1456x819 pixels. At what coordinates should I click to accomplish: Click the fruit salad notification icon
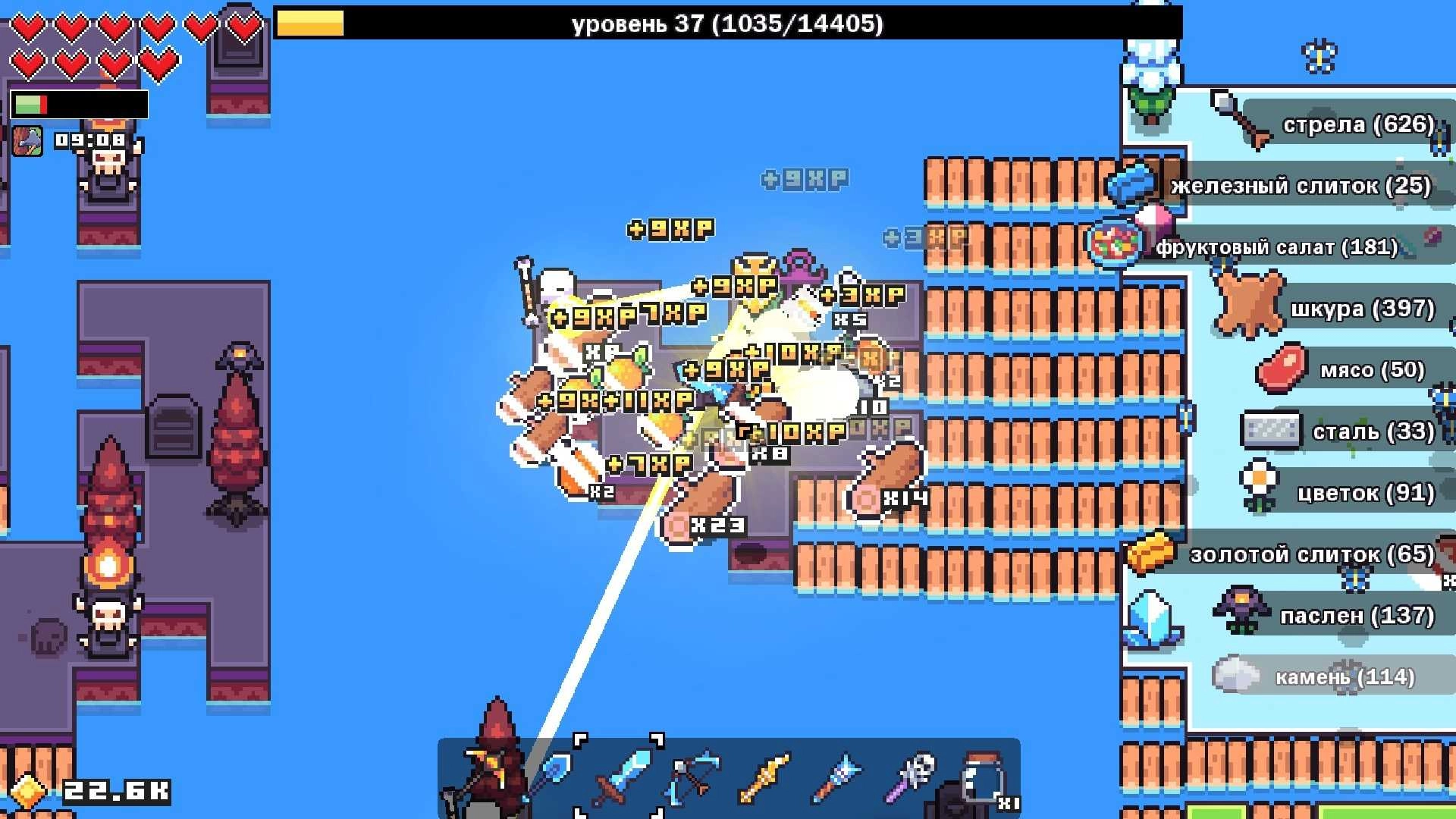tap(1115, 241)
